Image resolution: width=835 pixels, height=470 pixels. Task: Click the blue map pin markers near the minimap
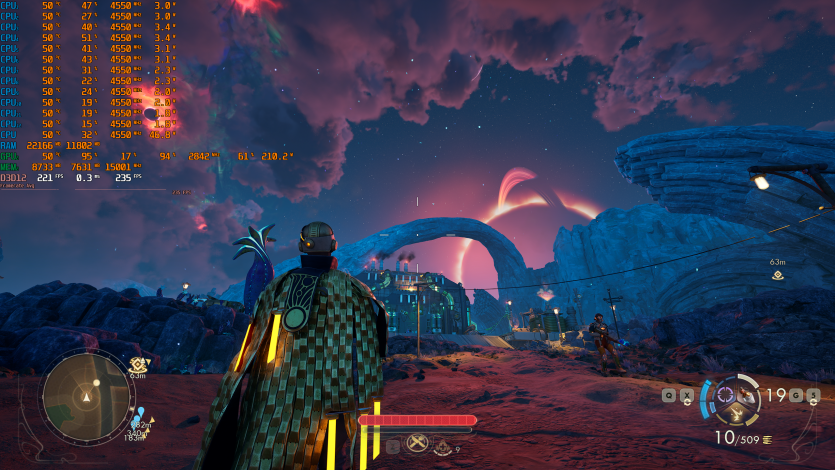point(141,413)
